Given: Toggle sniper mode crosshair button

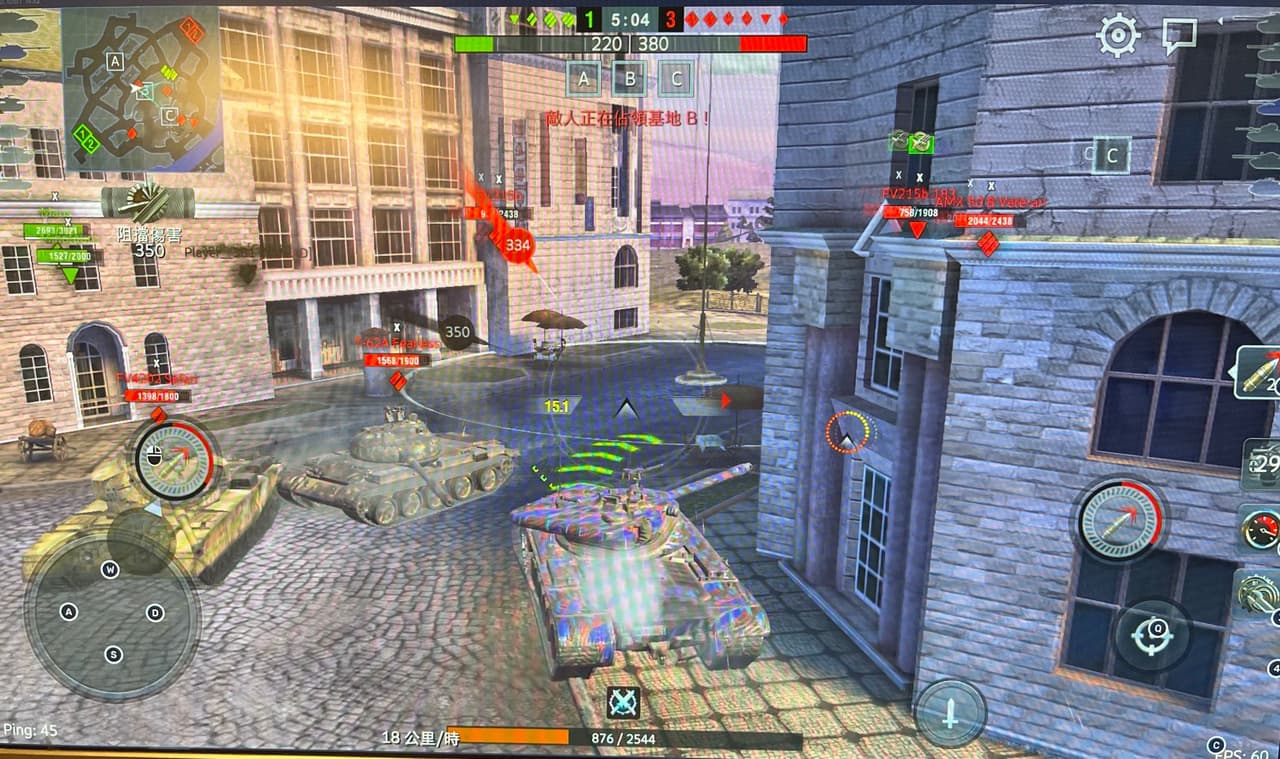Looking at the screenshot, I should (x=1152, y=634).
